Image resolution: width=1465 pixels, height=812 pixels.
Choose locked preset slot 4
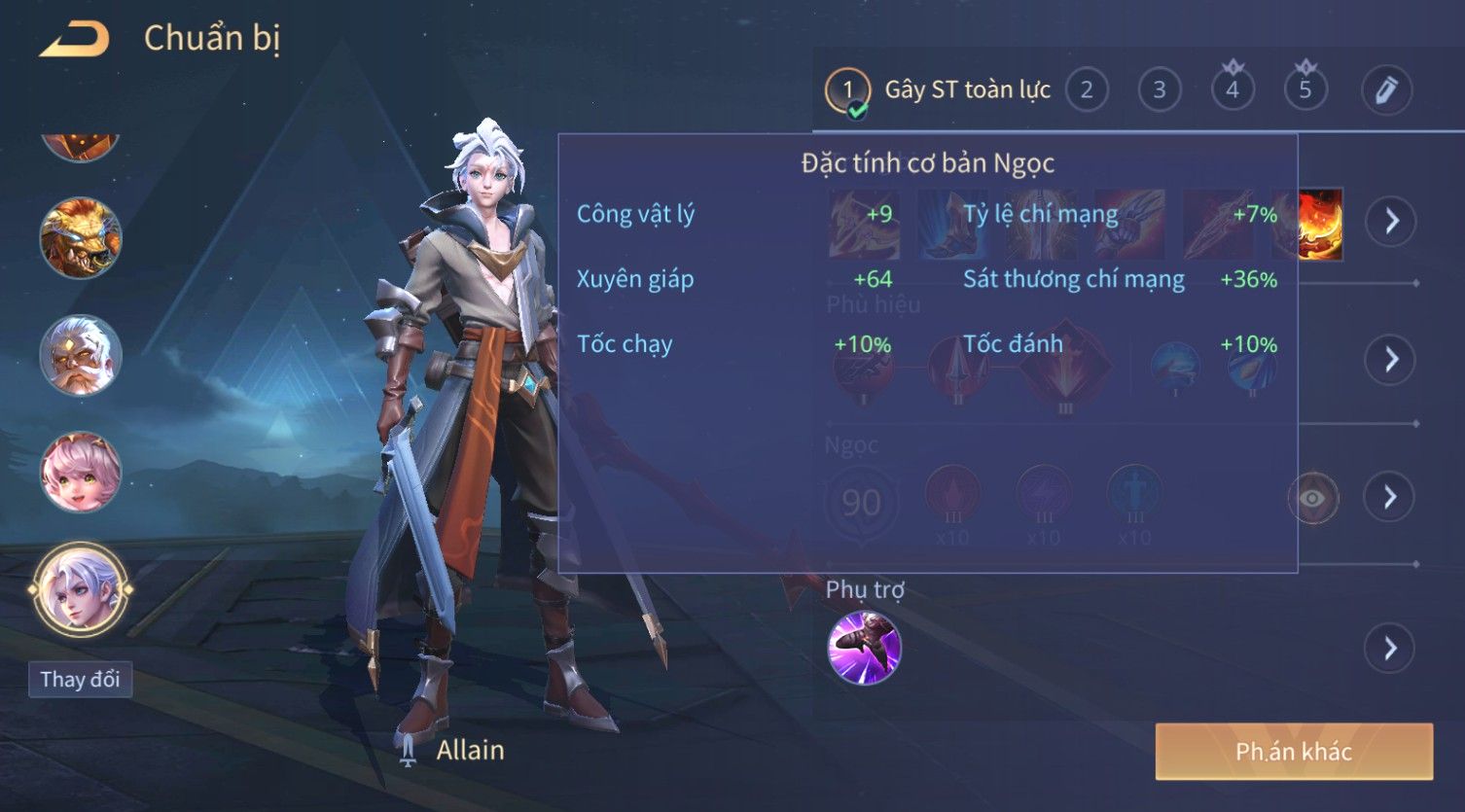[x=1233, y=90]
